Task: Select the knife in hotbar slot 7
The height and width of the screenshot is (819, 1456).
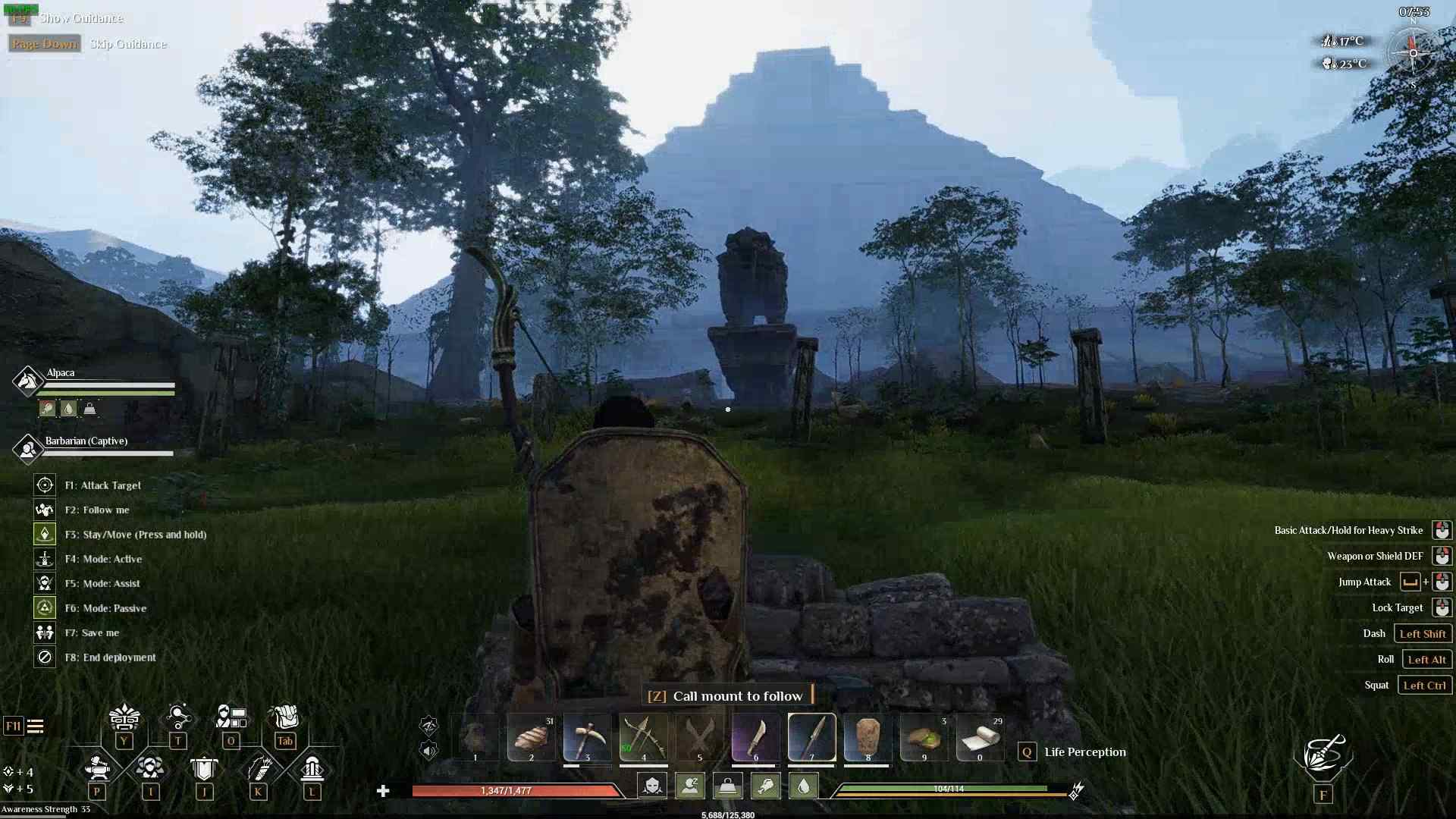Action: point(811,736)
